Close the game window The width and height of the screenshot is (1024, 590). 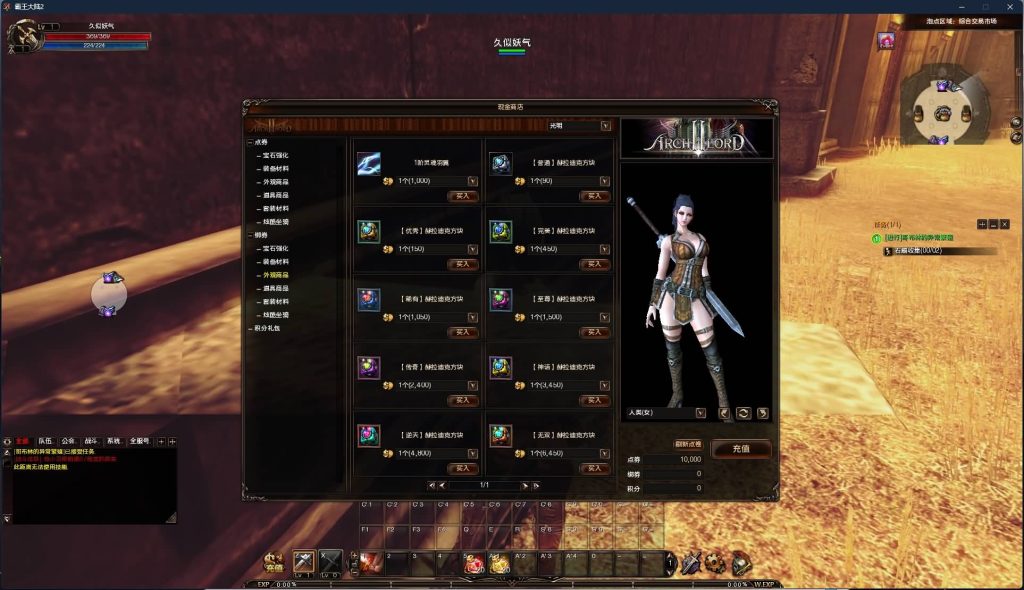pos(1009,6)
